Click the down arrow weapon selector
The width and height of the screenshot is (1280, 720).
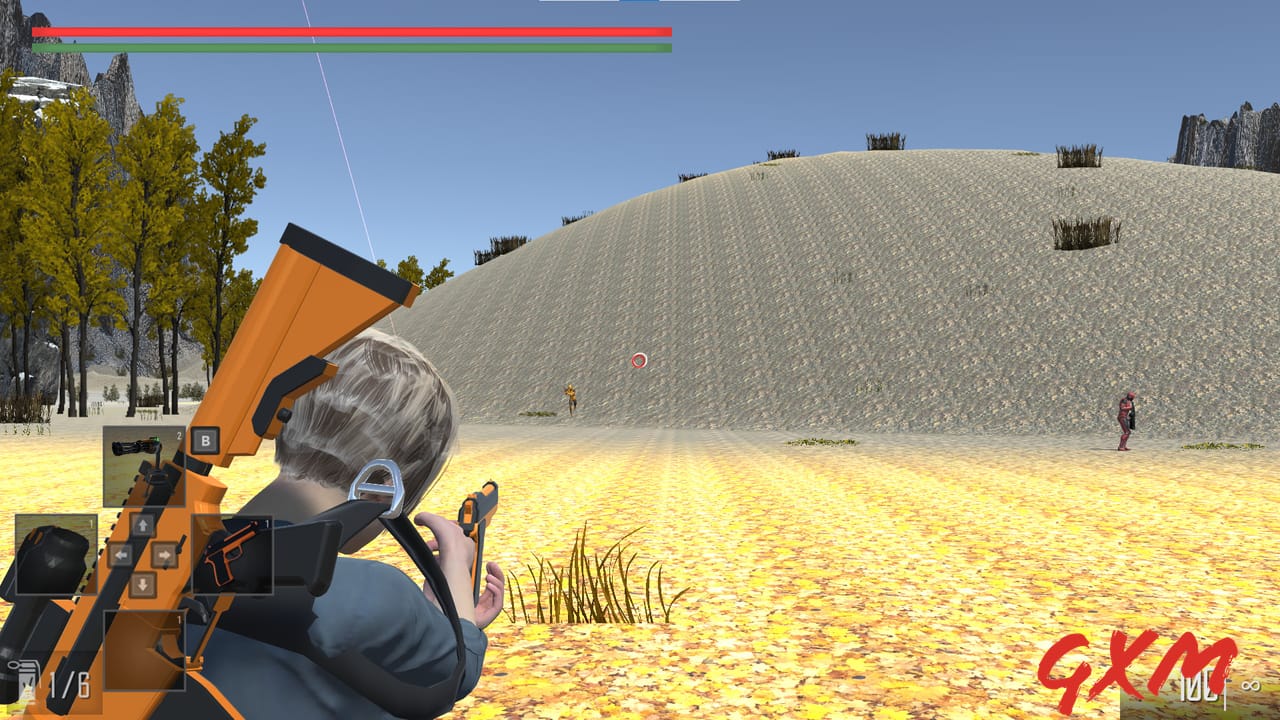click(x=143, y=584)
